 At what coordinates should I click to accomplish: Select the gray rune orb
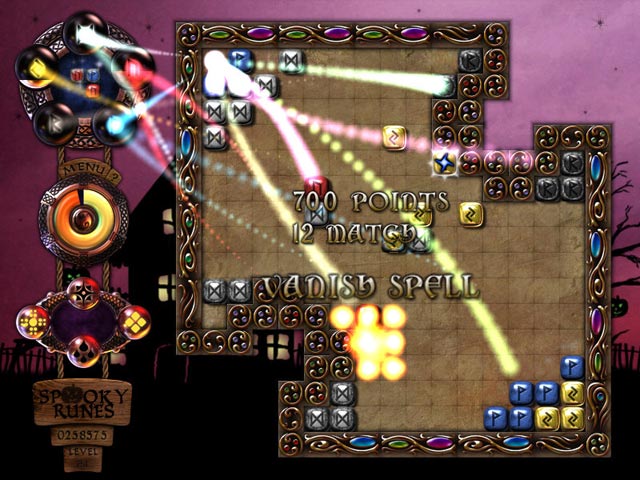[x=52, y=124]
